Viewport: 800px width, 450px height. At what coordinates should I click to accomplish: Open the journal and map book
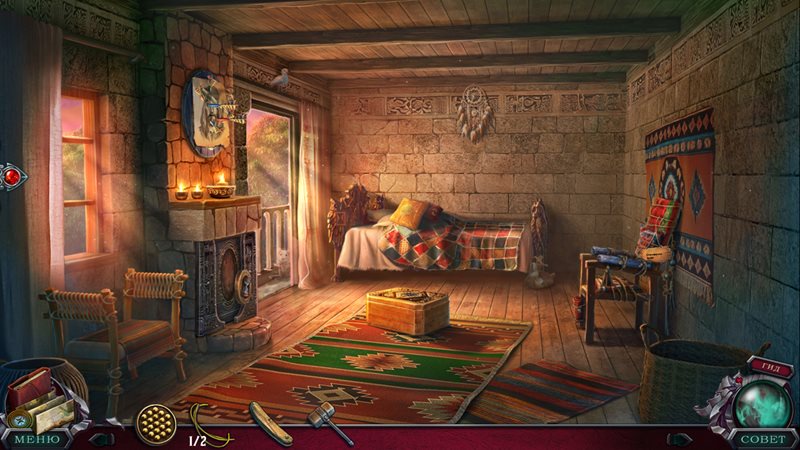point(38,397)
